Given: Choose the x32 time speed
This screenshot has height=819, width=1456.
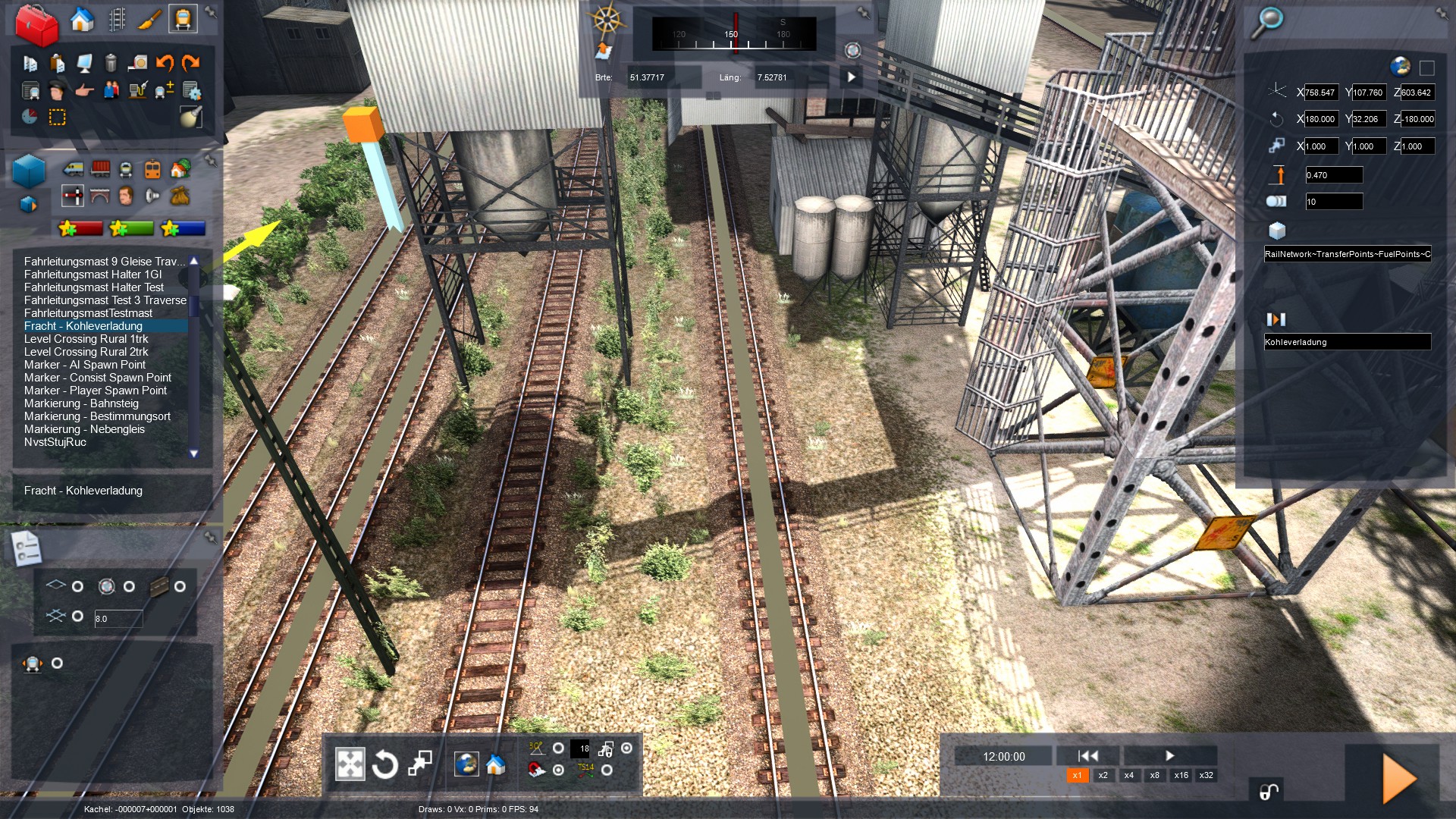Looking at the screenshot, I should tap(1206, 775).
